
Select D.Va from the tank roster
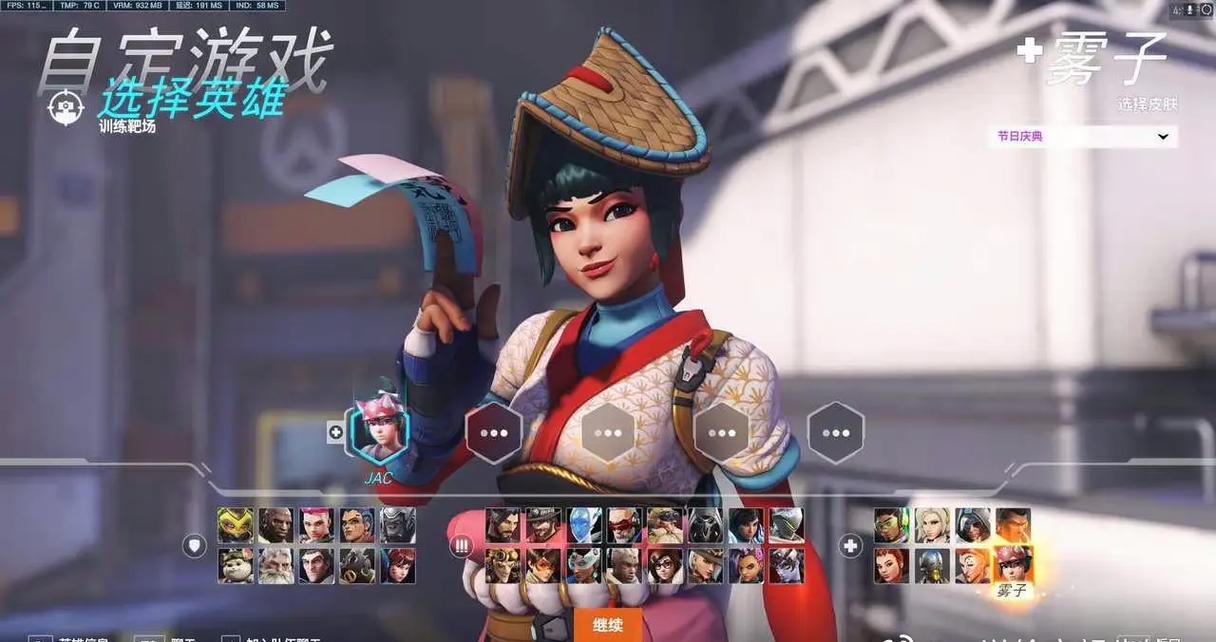397,566
